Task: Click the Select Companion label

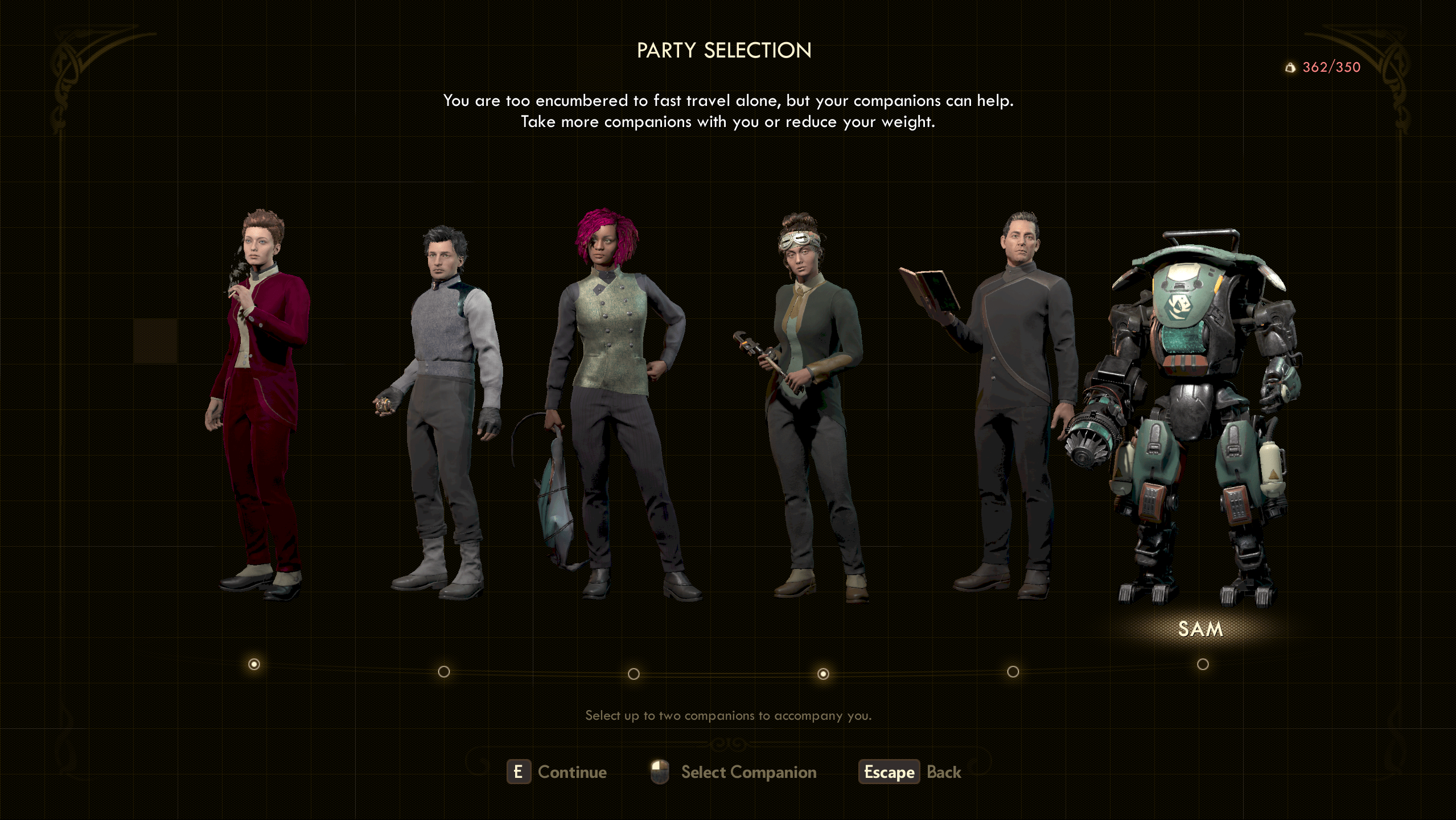Action: [749, 772]
